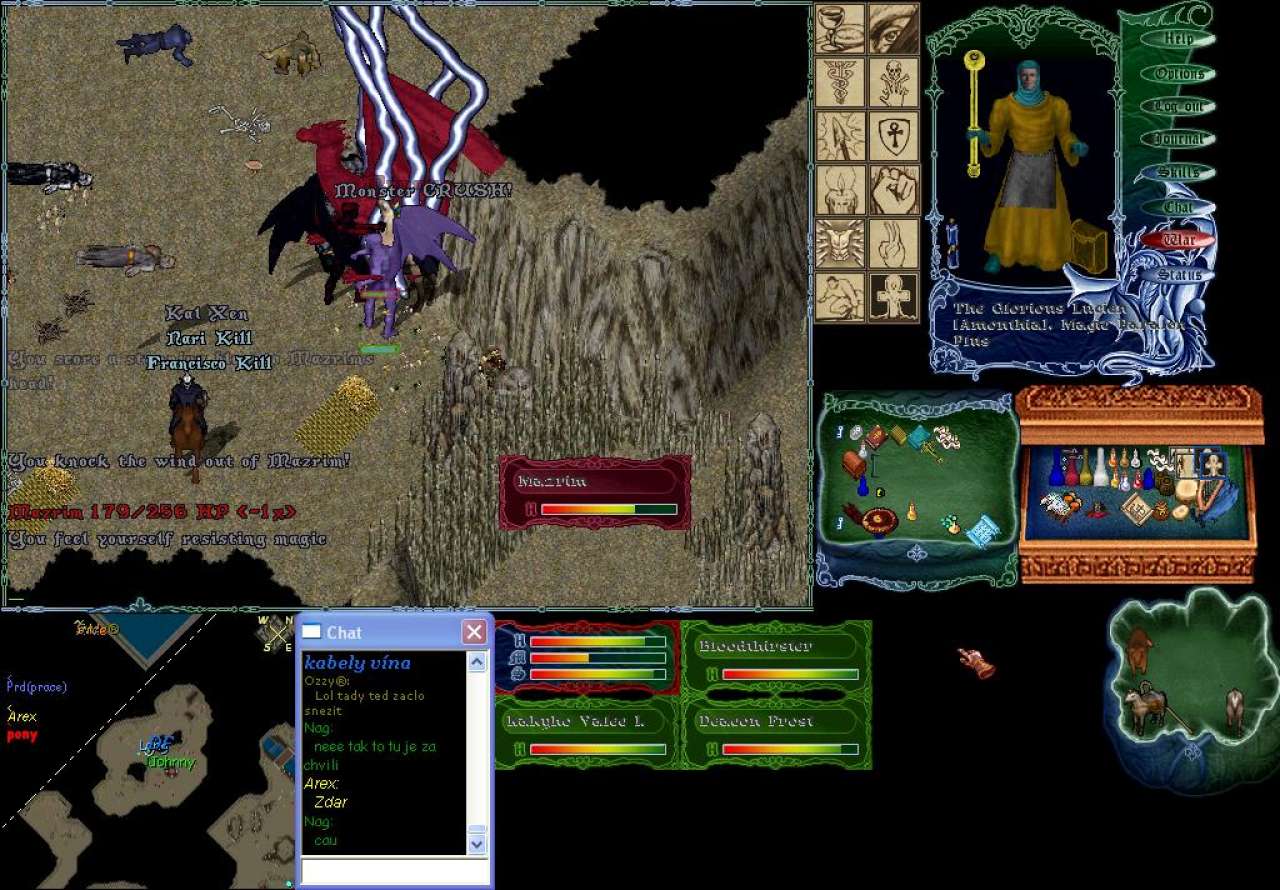Open the Help menu on the paperdoll
This screenshot has width=1280, height=890.
click(x=1180, y=39)
